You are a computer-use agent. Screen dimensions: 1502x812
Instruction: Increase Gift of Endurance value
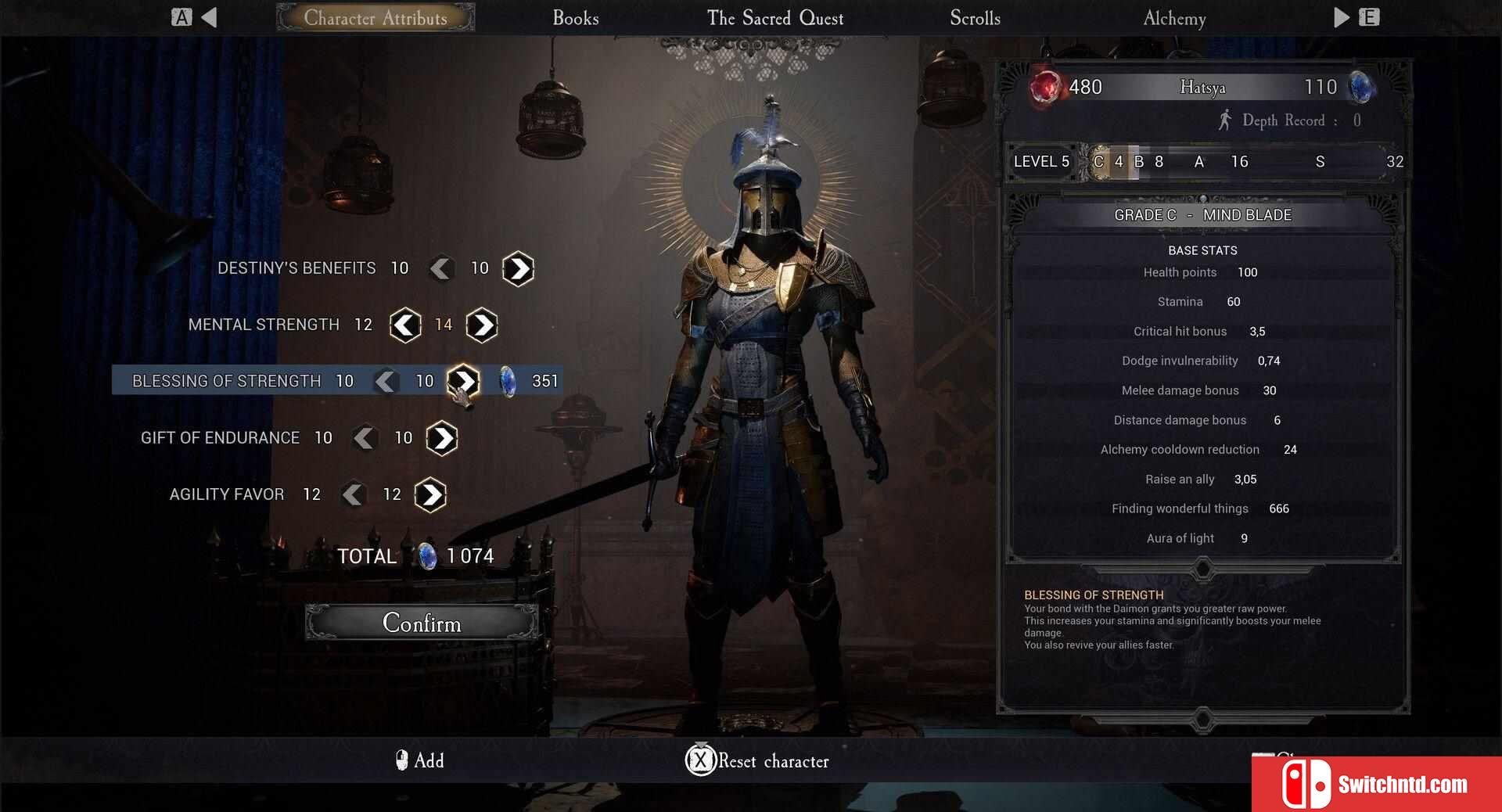click(442, 438)
